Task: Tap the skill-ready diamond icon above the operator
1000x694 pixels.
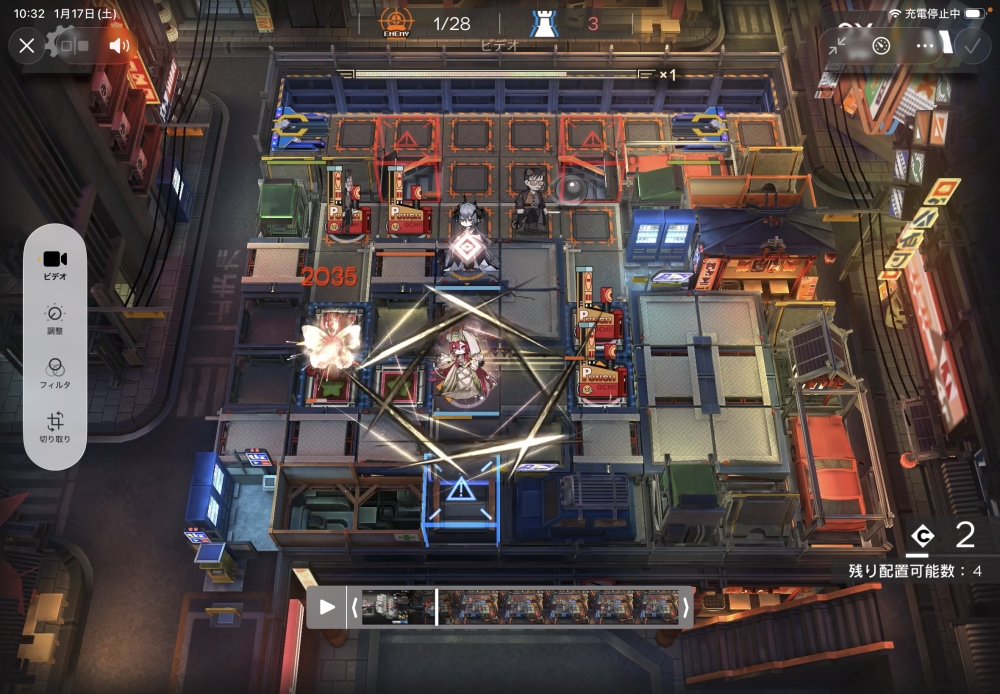Action: tap(465, 247)
